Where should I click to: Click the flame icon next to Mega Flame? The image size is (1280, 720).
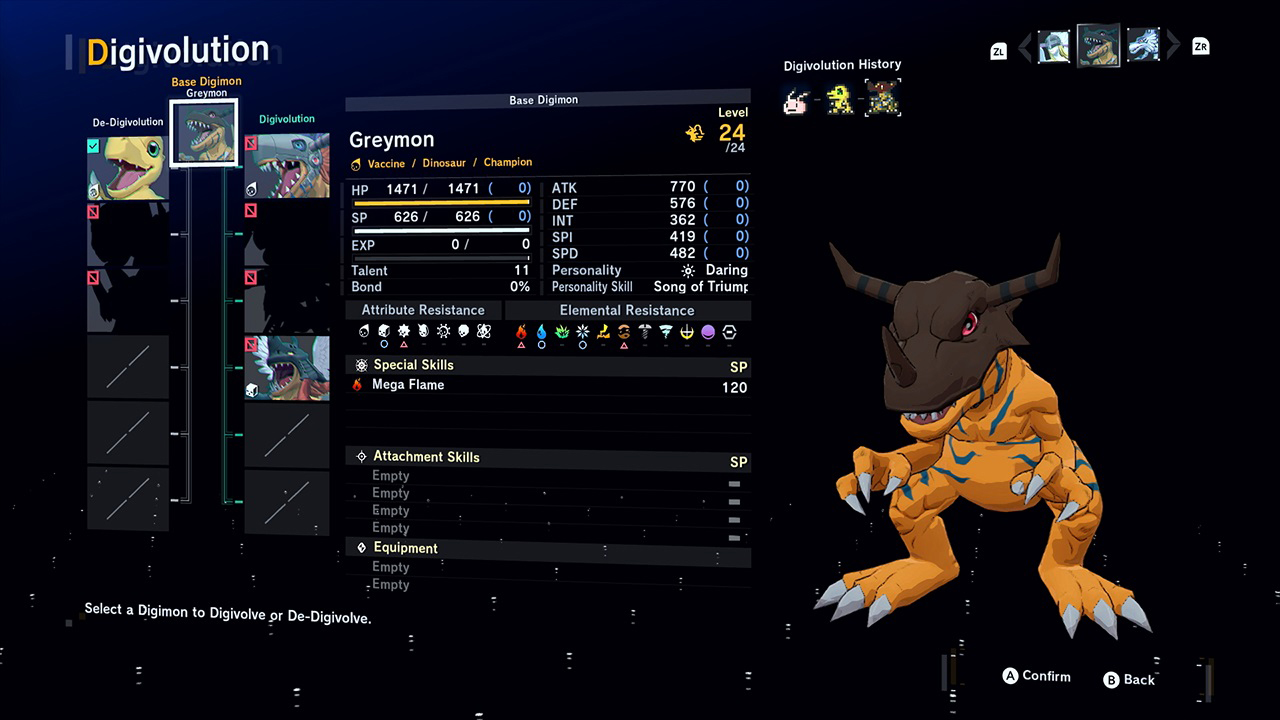point(357,384)
